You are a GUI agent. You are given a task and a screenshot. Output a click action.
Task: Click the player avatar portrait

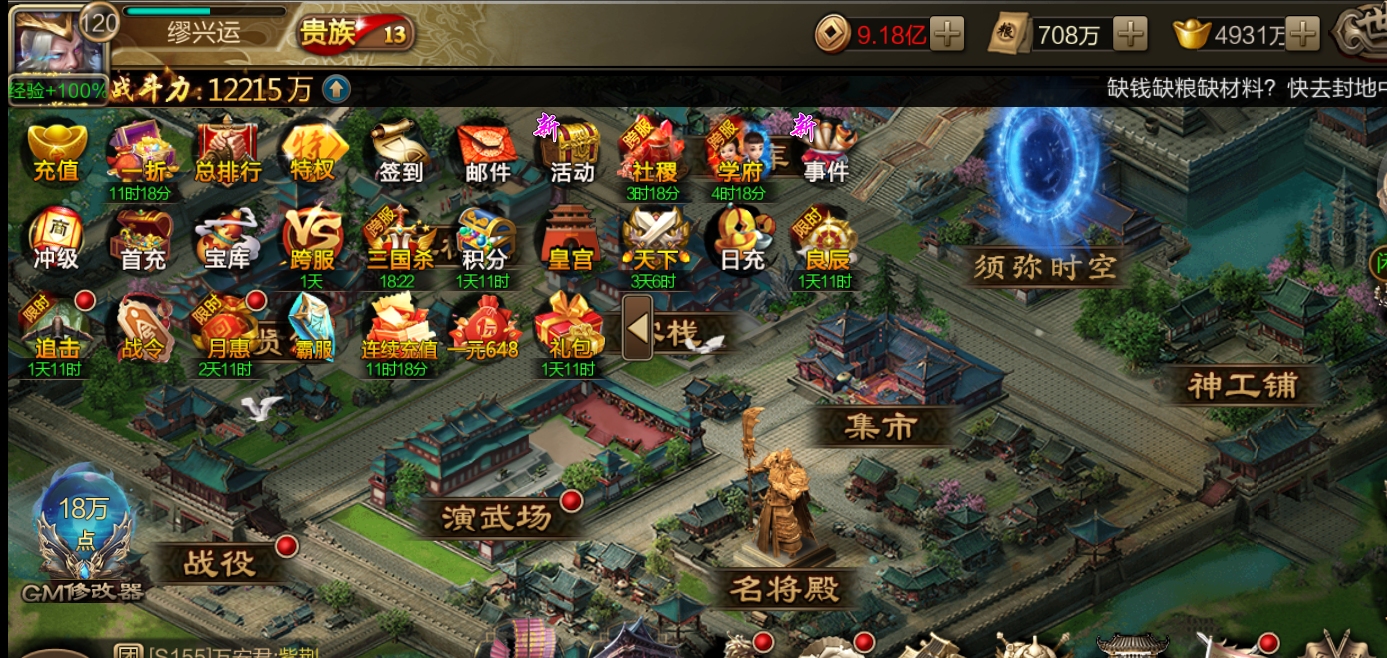(45, 40)
